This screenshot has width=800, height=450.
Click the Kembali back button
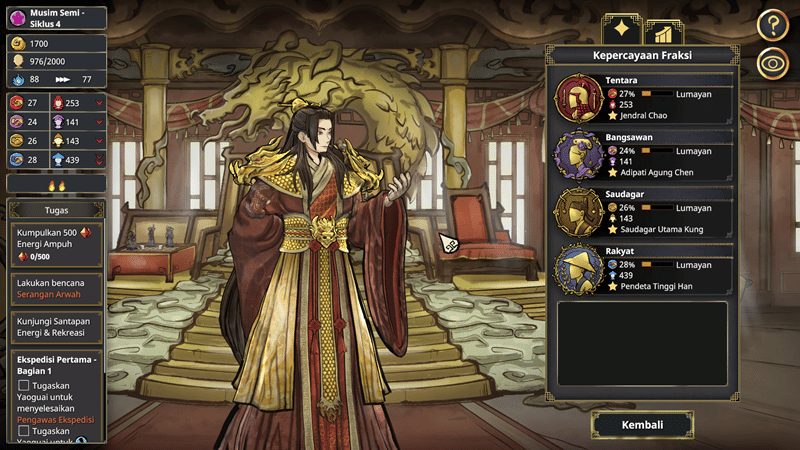coord(642,425)
